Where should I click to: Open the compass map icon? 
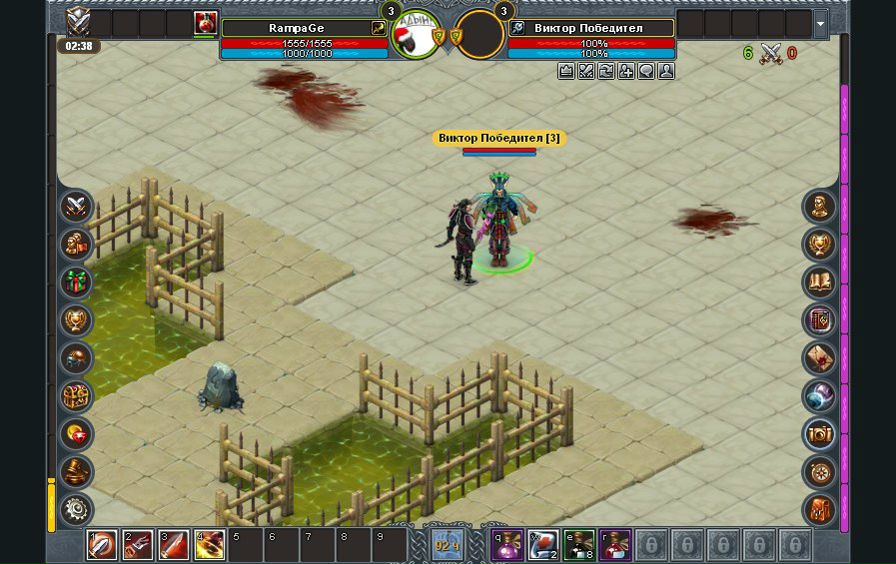[x=820, y=472]
